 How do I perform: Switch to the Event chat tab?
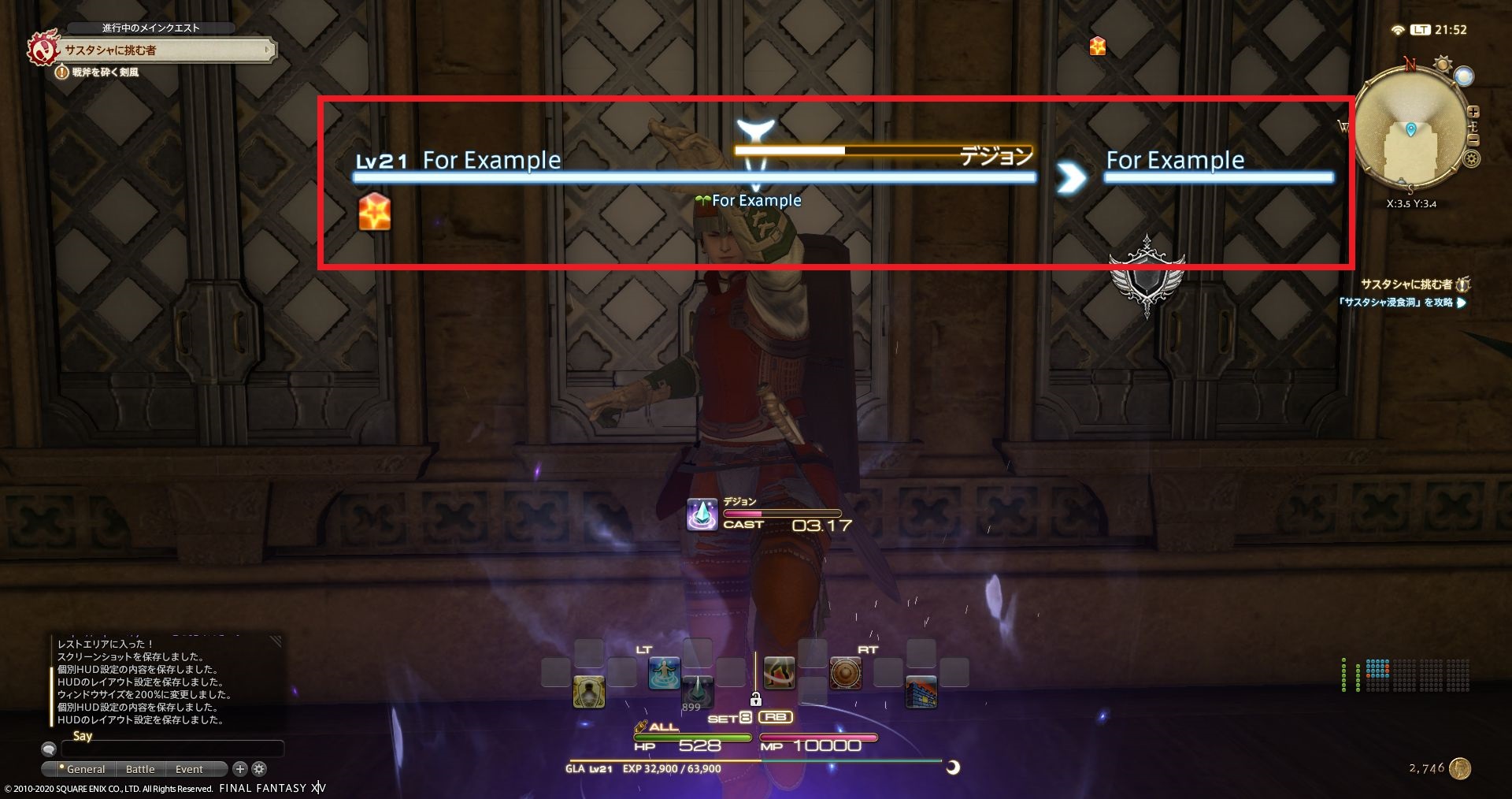click(189, 769)
